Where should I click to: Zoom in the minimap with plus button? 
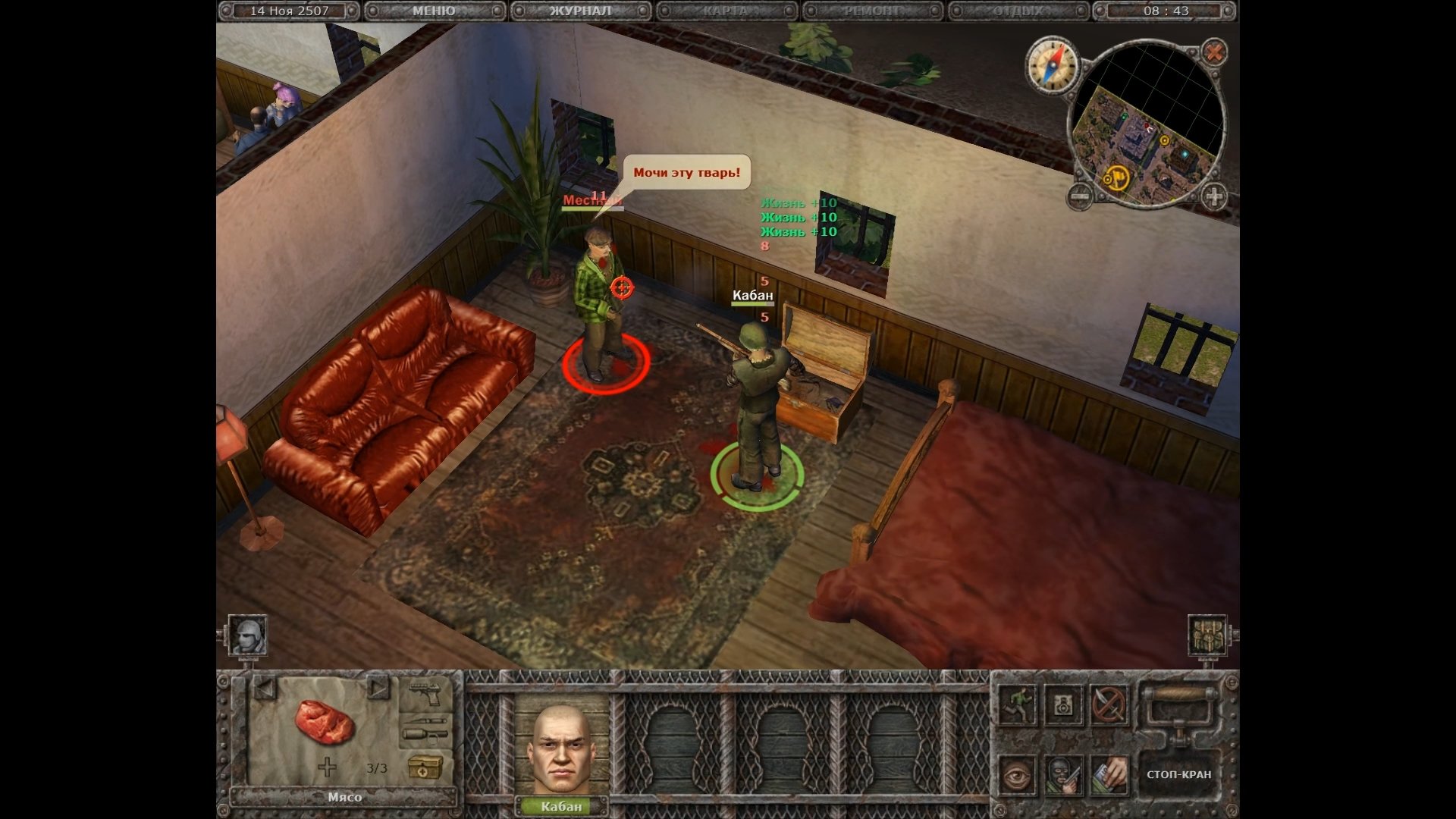click(1213, 196)
